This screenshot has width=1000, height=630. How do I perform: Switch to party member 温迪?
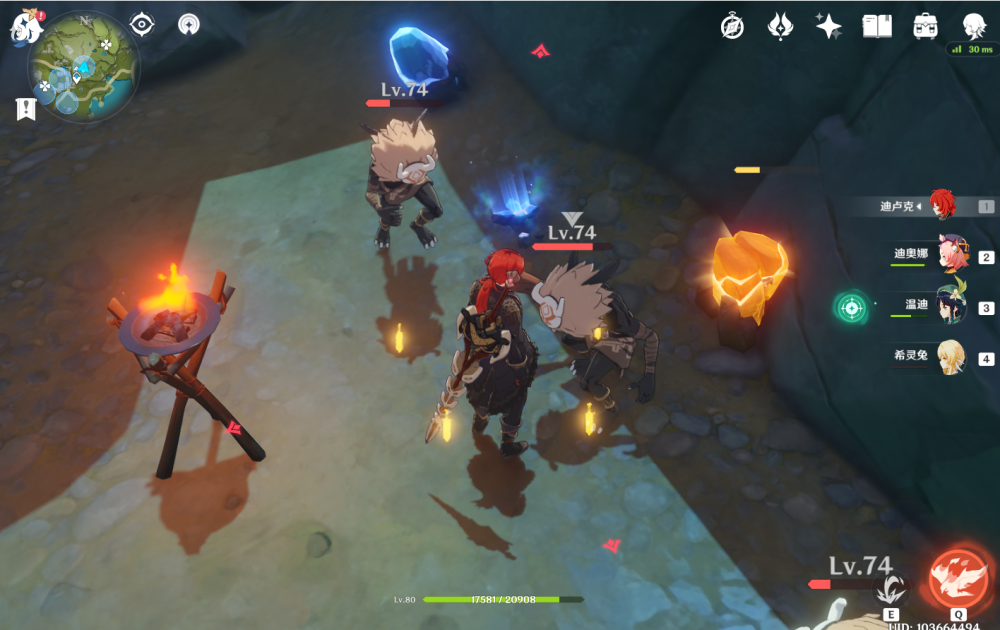click(x=951, y=307)
